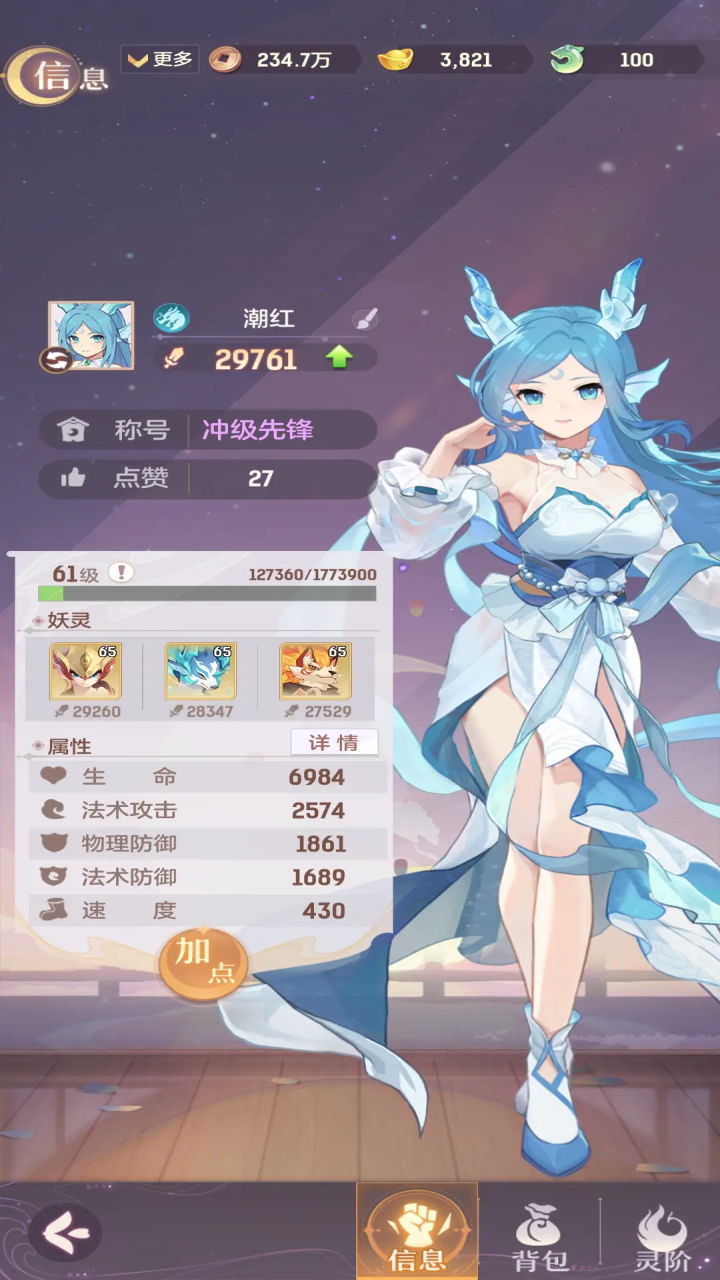Select the golden-helmet spirit with 29260 power
720x1280 pixels.
pos(85,671)
